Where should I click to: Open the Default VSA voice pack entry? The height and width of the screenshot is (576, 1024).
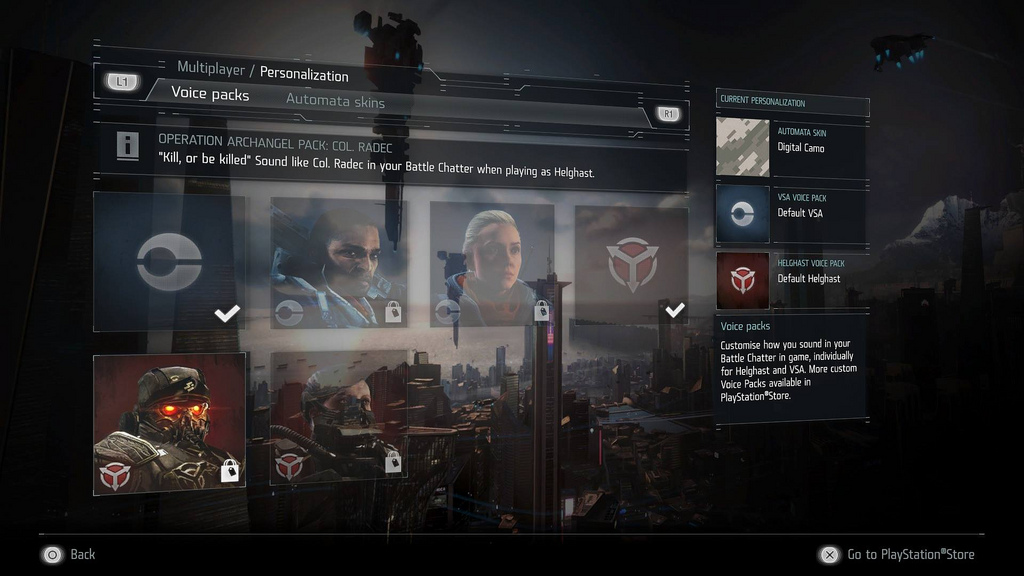[x=792, y=213]
